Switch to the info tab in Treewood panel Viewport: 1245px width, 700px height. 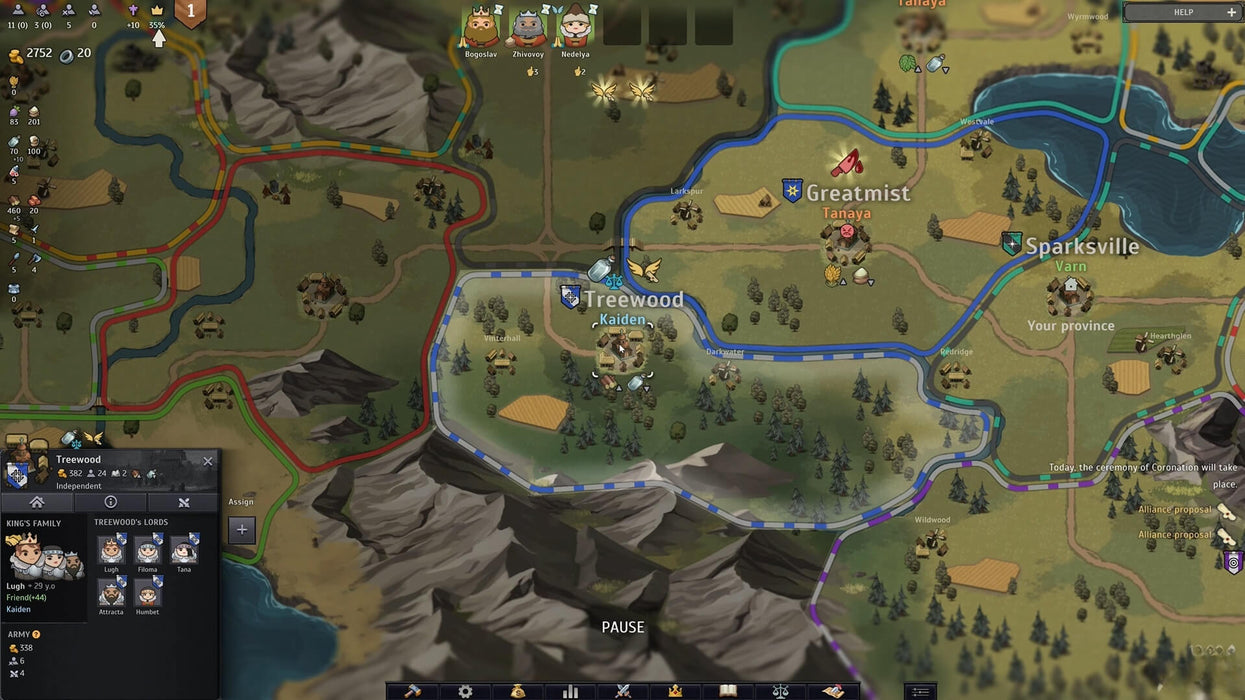(110, 502)
